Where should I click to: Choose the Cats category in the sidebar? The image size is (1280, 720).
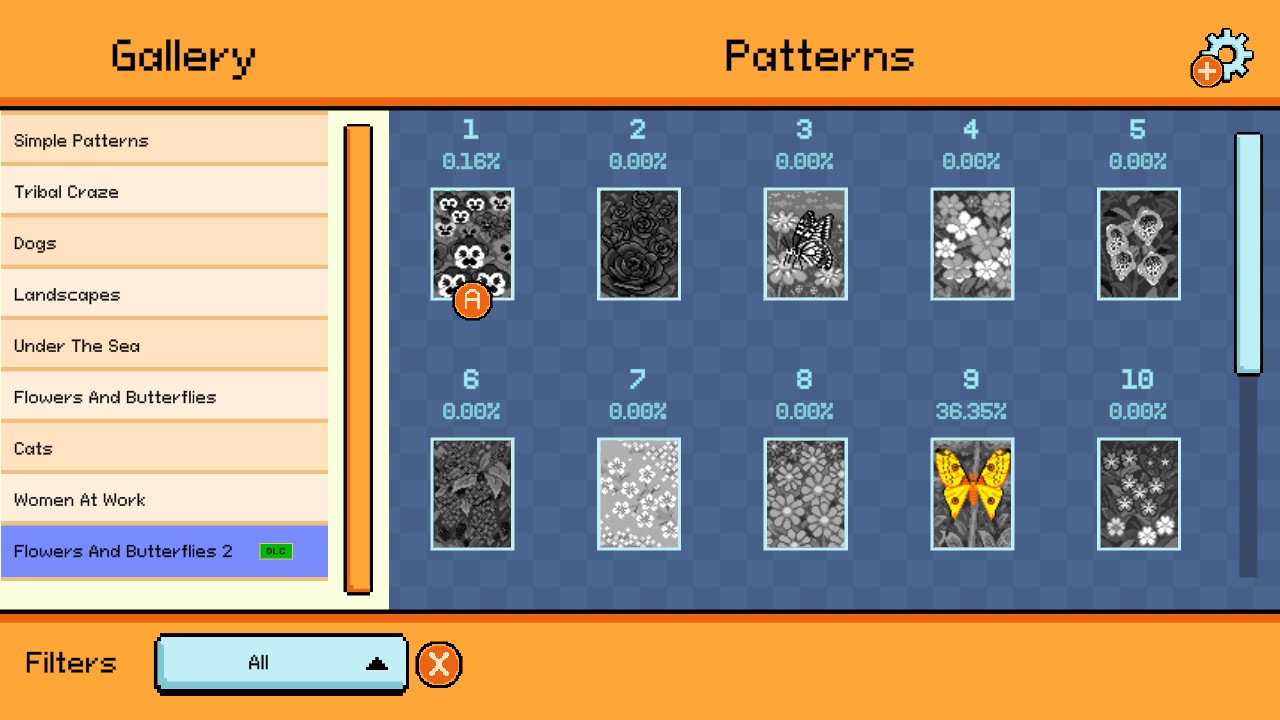165,448
